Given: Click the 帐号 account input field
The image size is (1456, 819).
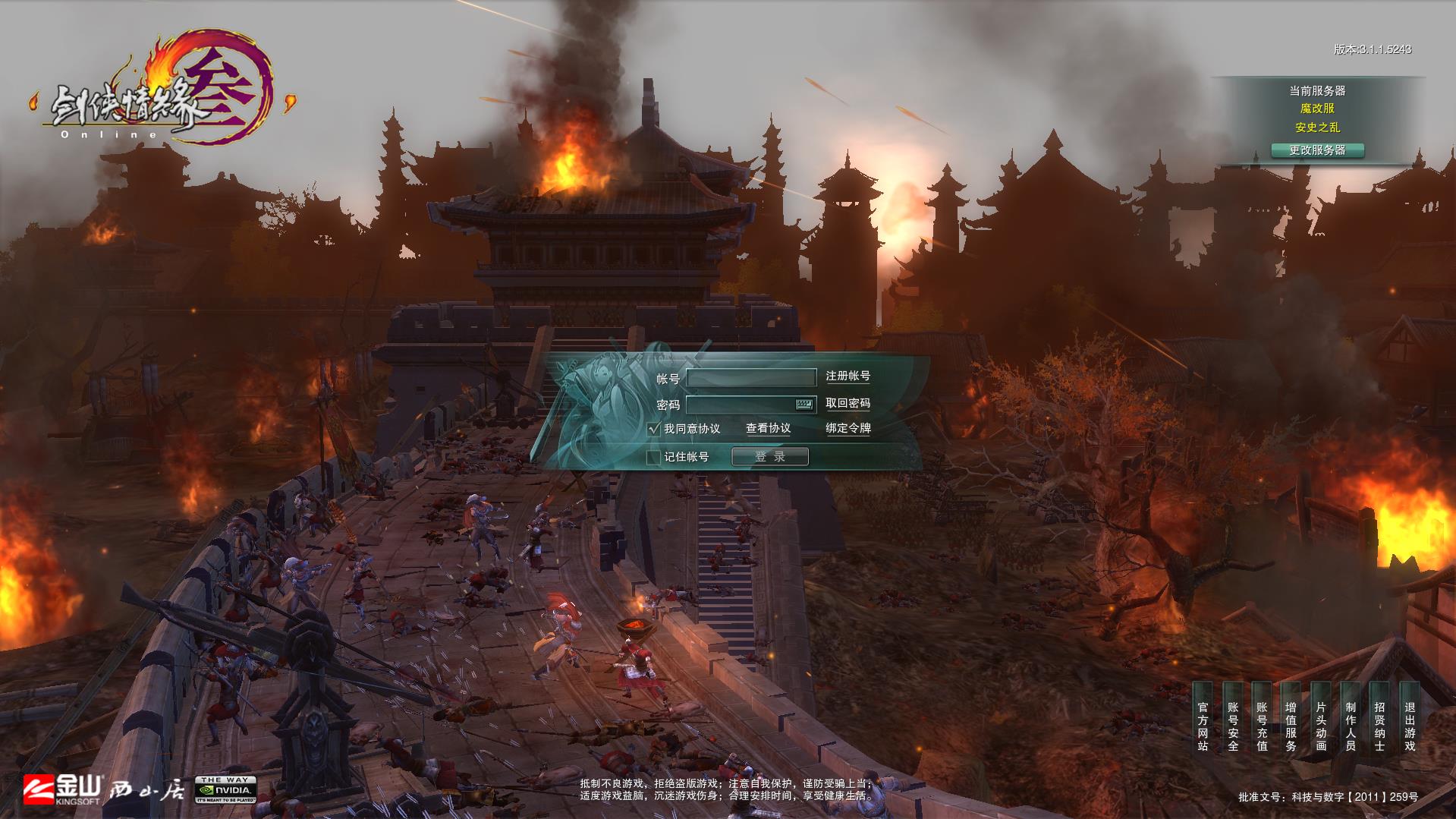Looking at the screenshot, I should coord(750,377).
